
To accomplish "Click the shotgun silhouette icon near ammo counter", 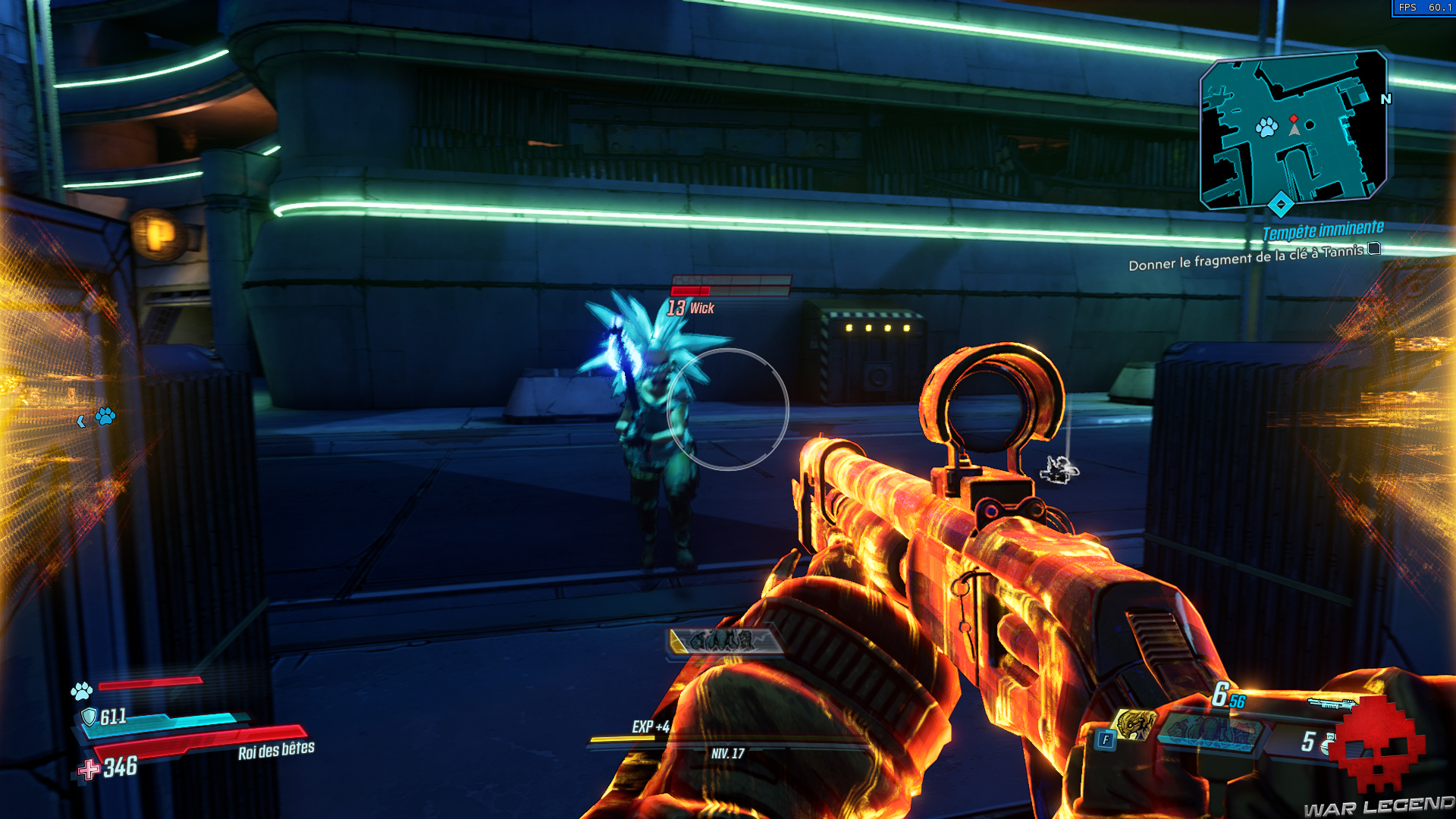I will coord(1330,703).
